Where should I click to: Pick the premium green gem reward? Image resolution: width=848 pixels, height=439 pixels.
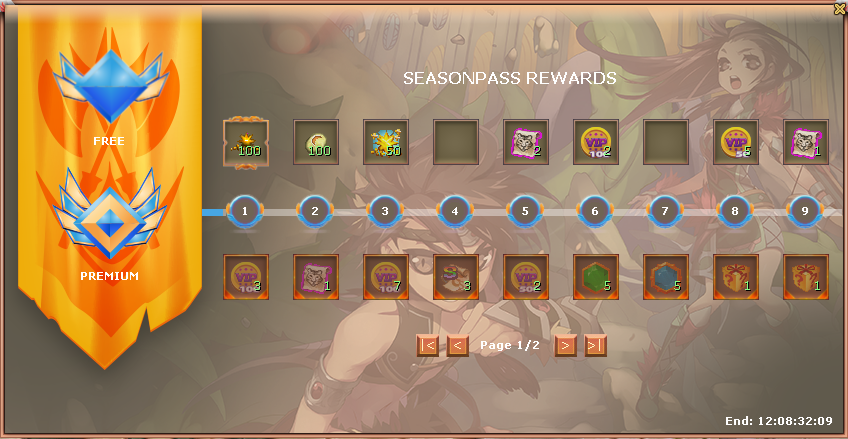tap(596, 277)
